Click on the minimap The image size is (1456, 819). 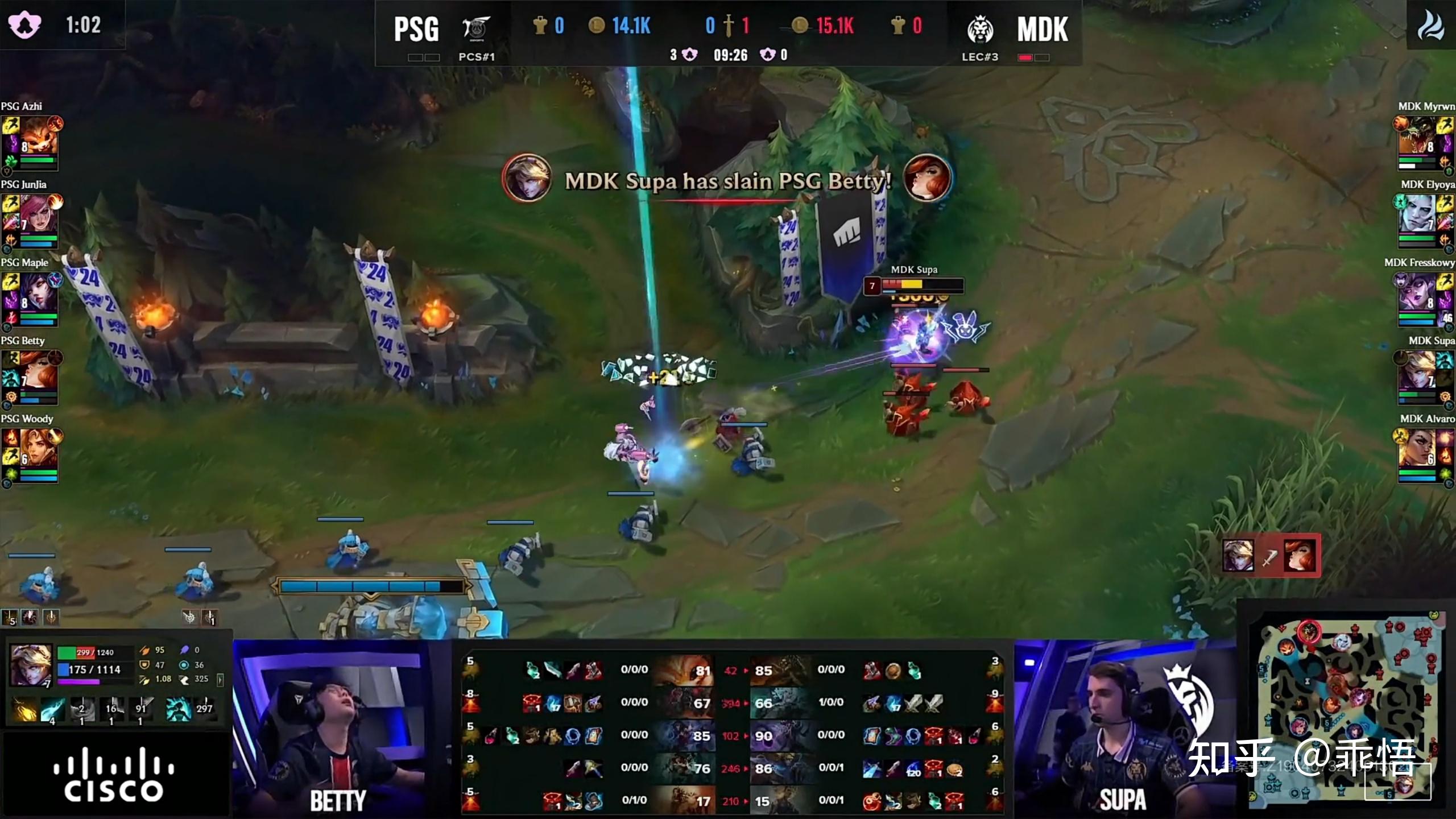click(1346, 711)
